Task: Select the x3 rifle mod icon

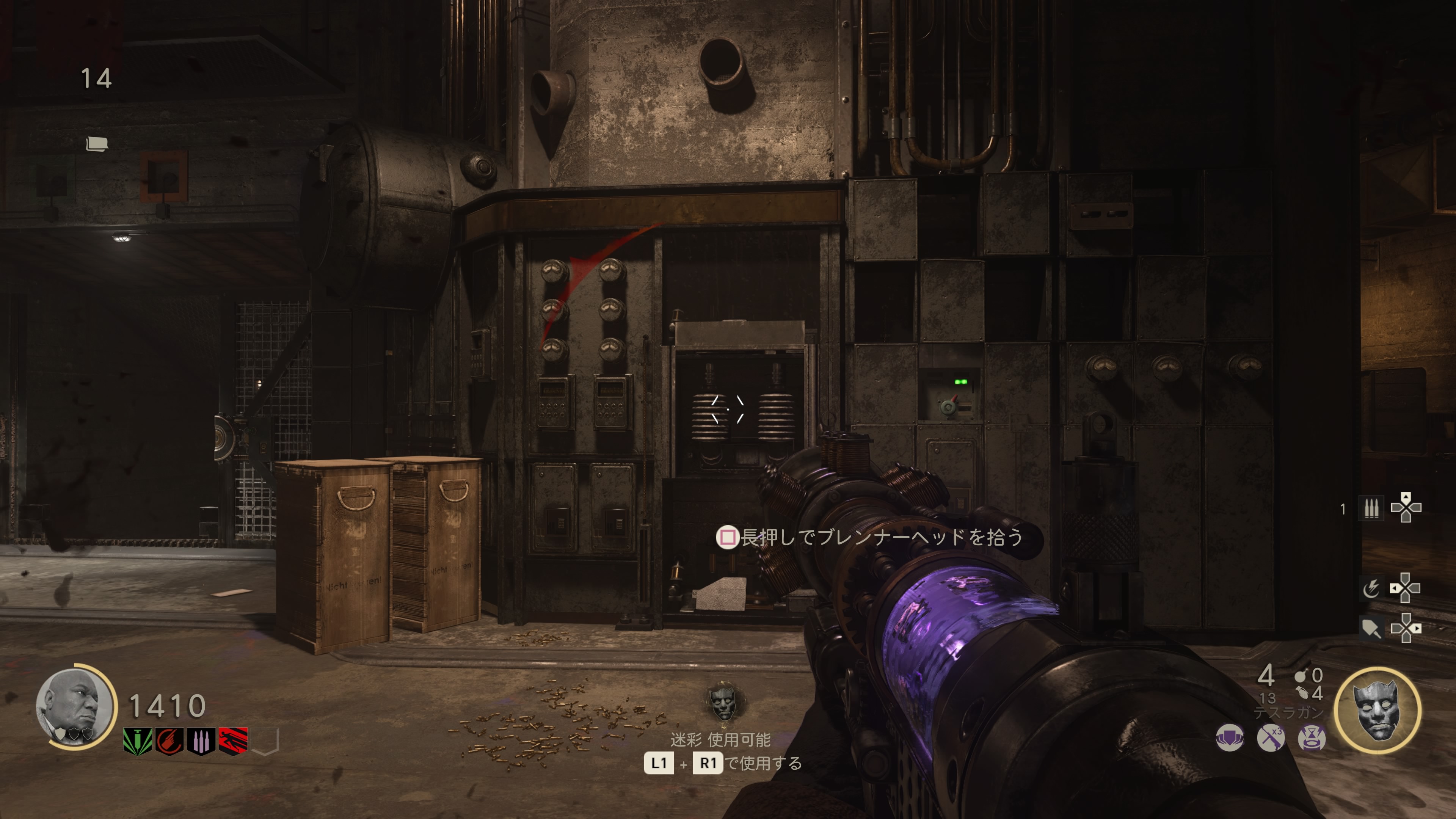Action: (1271, 737)
